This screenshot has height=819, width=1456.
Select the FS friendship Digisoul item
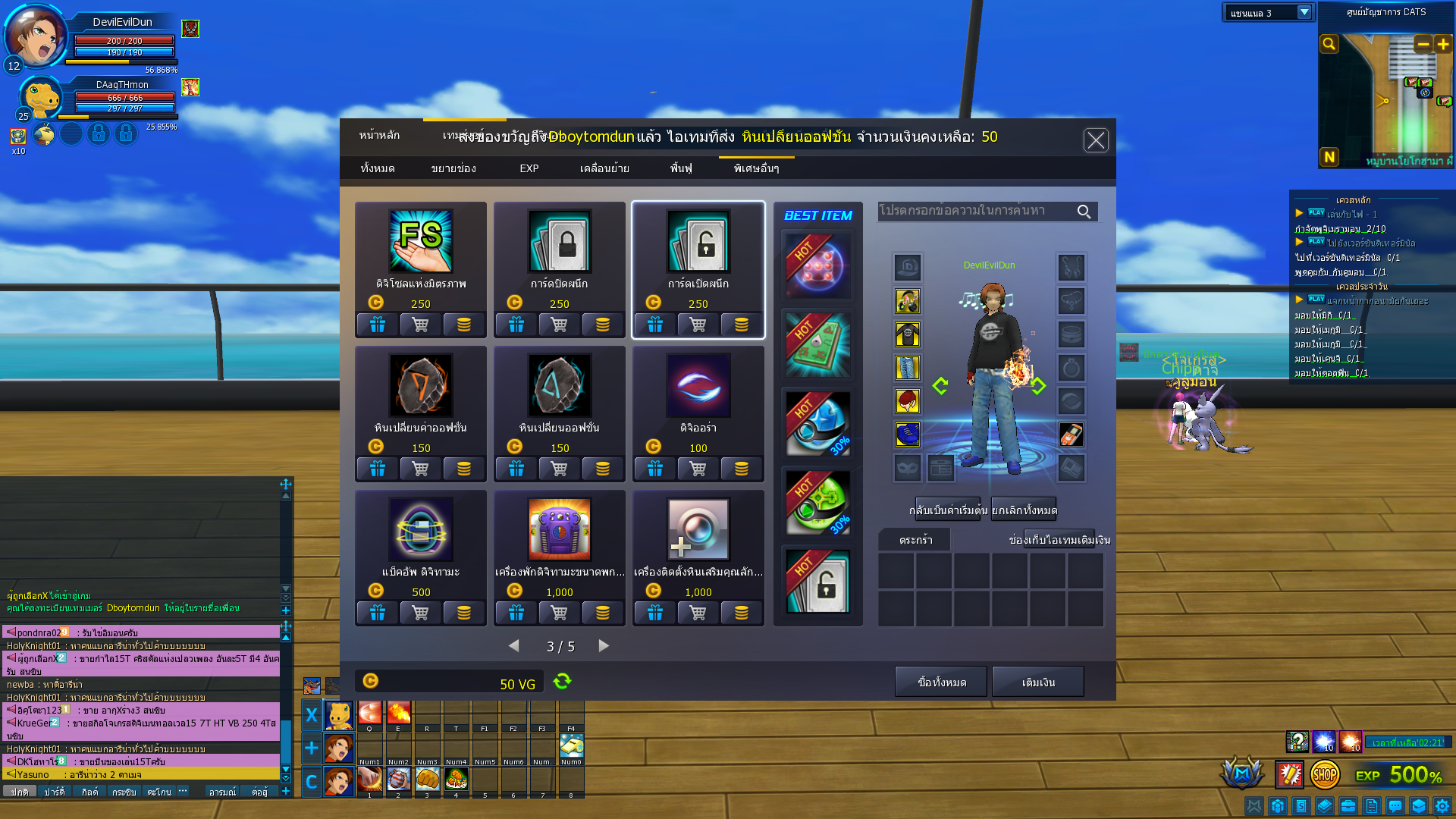[x=421, y=241]
